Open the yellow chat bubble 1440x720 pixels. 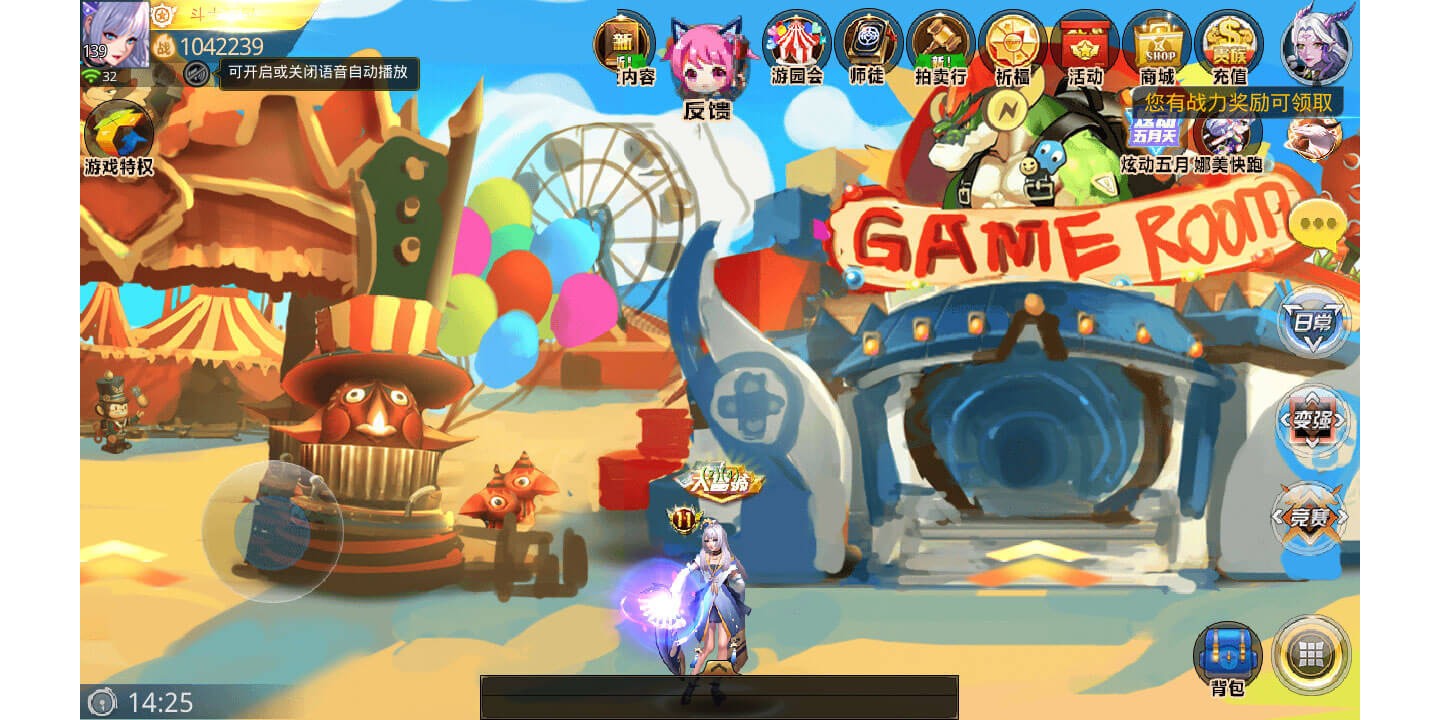point(1316,226)
